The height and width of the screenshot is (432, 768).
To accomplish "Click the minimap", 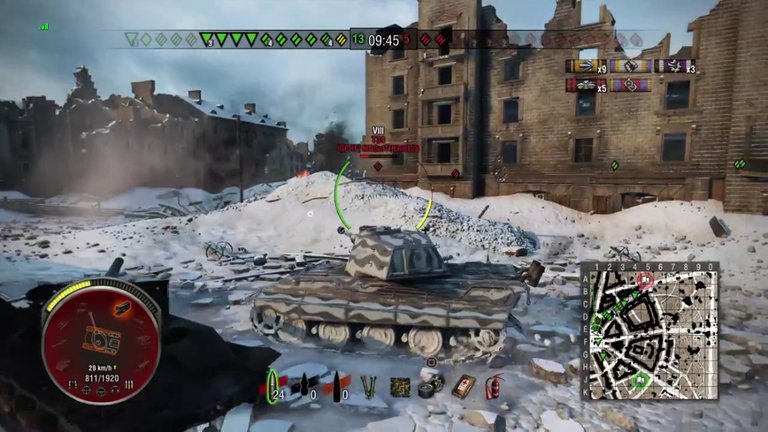I will (650, 331).
